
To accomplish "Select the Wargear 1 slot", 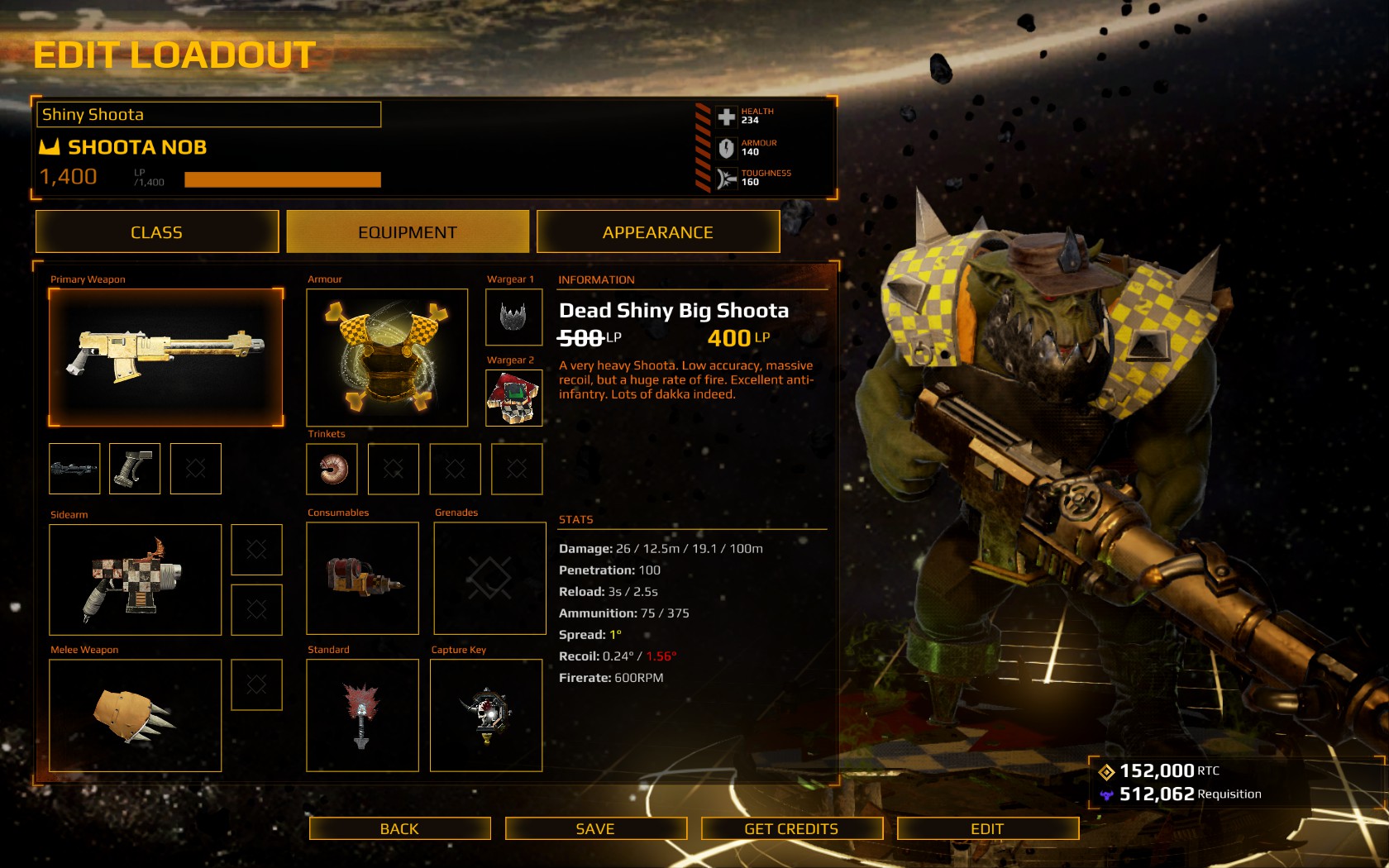I will click(513, 317).
